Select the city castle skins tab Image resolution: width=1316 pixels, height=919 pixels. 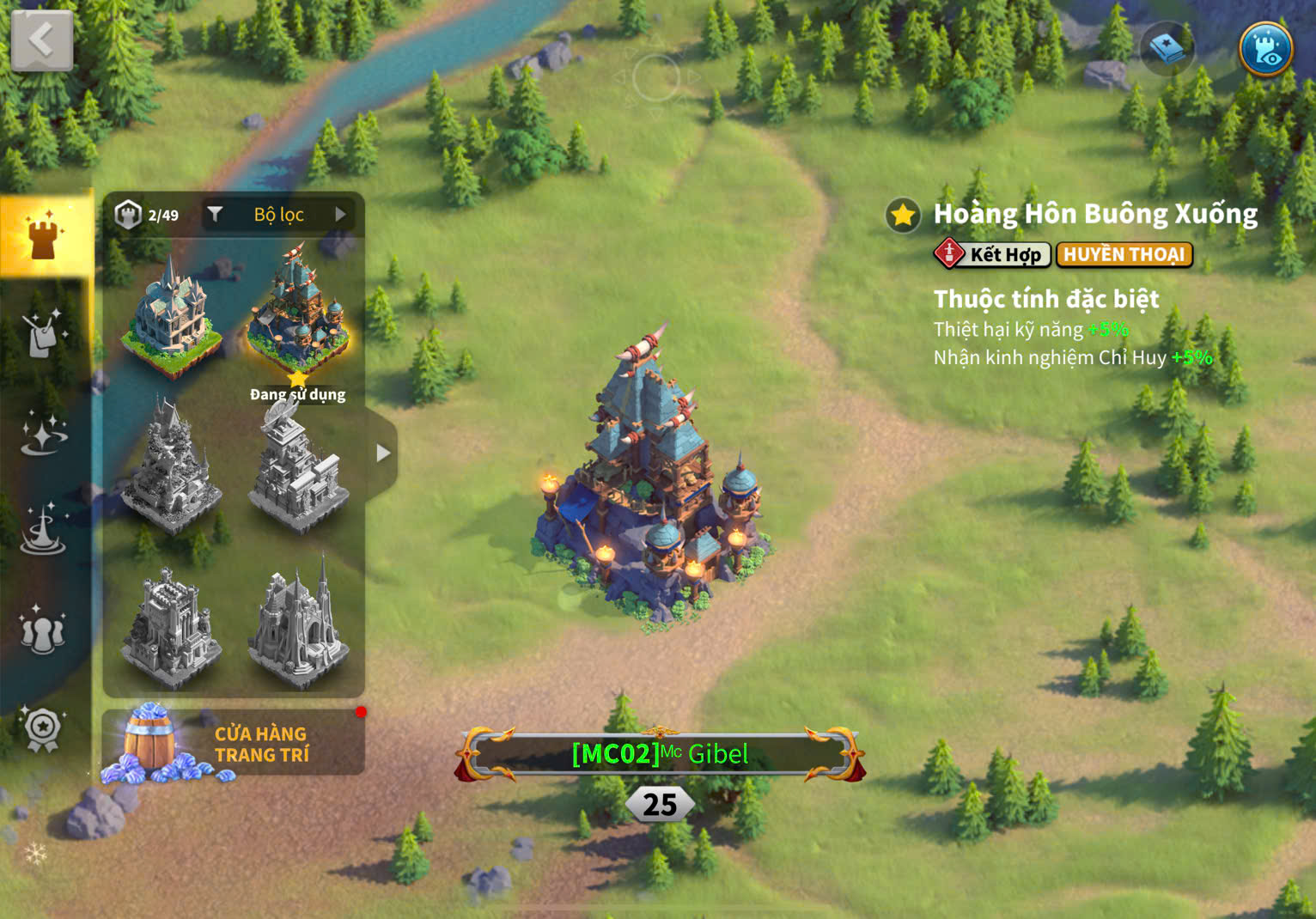pos(44,234)
